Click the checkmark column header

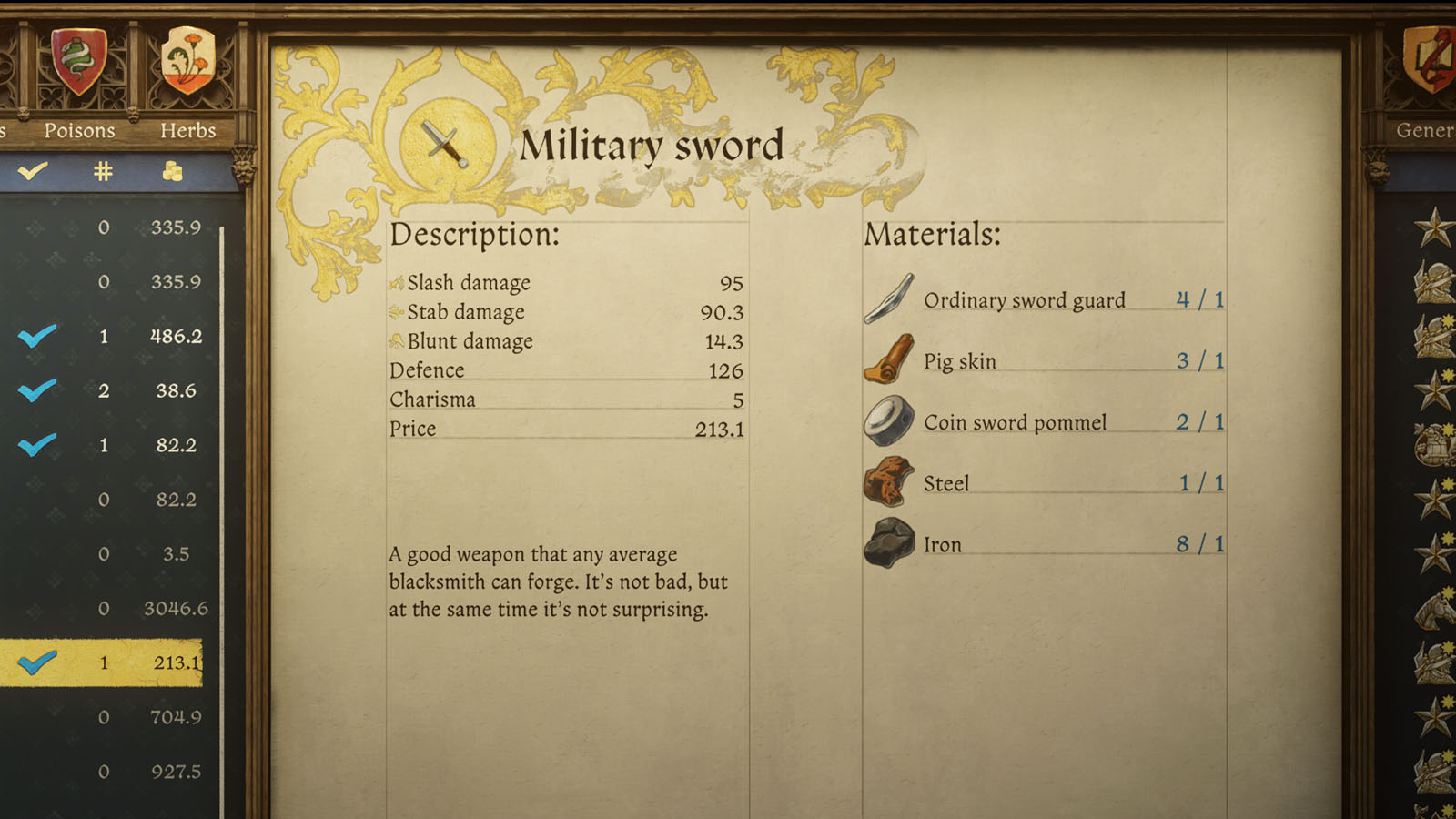tap(33, 171)
